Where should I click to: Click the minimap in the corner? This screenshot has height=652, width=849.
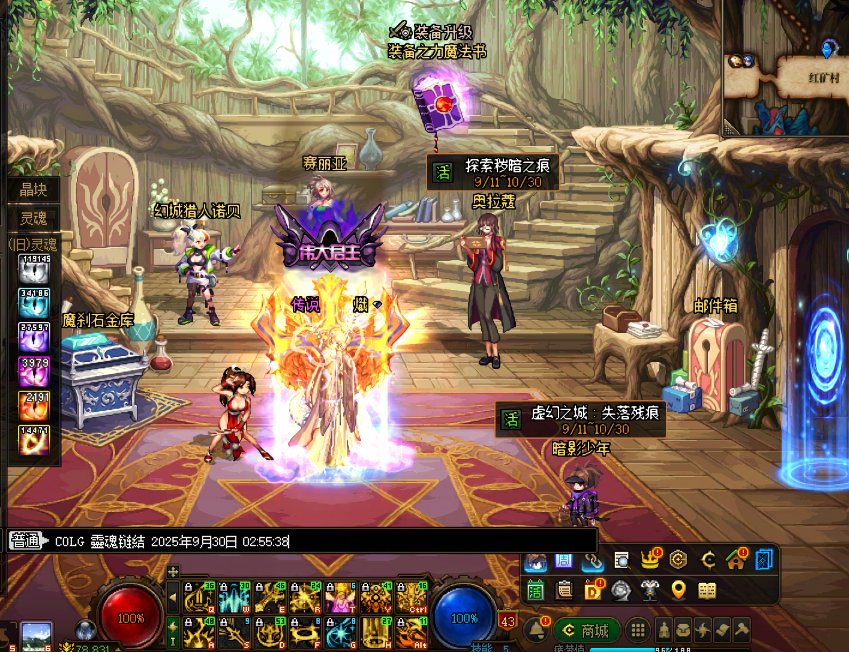786,70
